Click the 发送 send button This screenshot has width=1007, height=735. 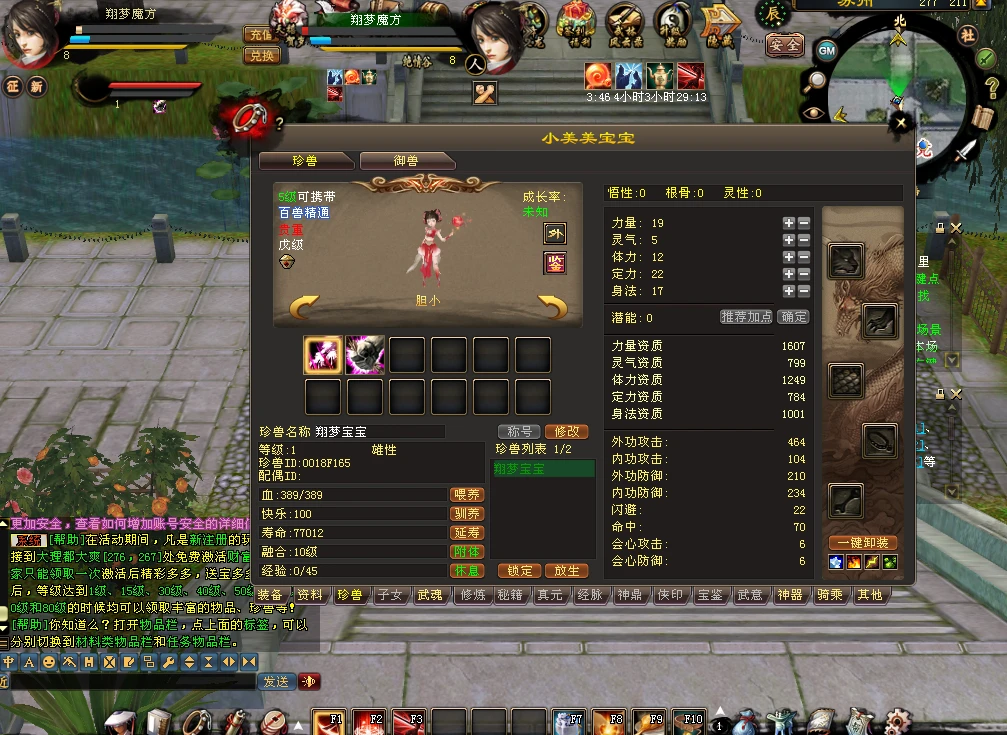(x=275, y=681)
